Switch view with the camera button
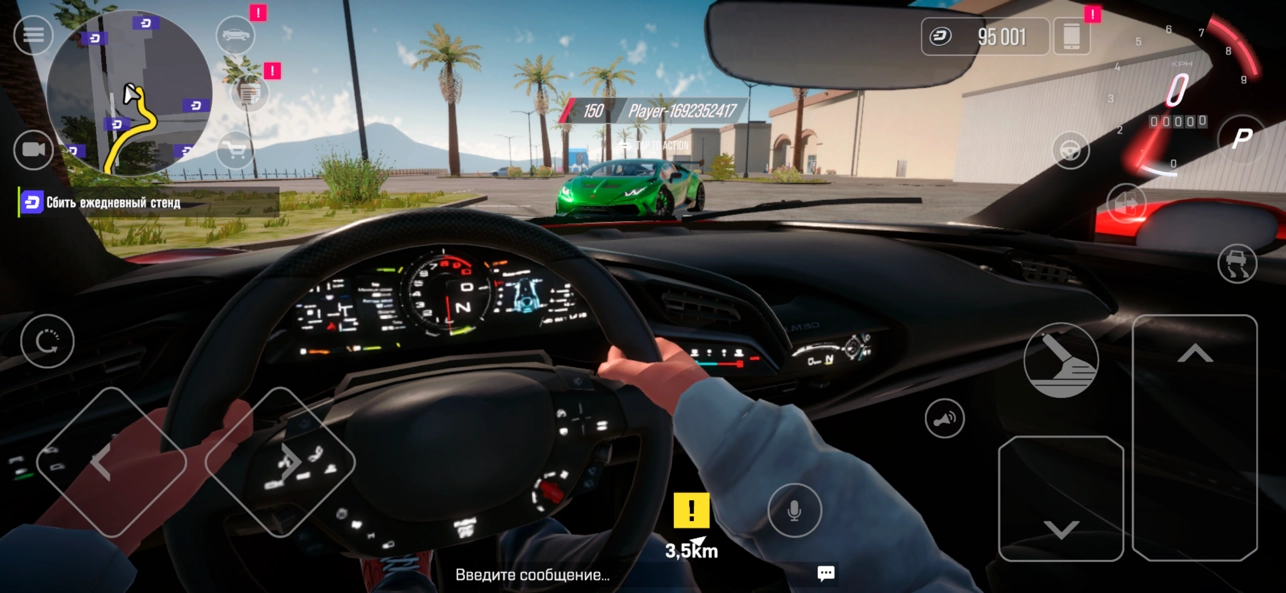Viewport: 1286px width, 593px height. [33, 150]
